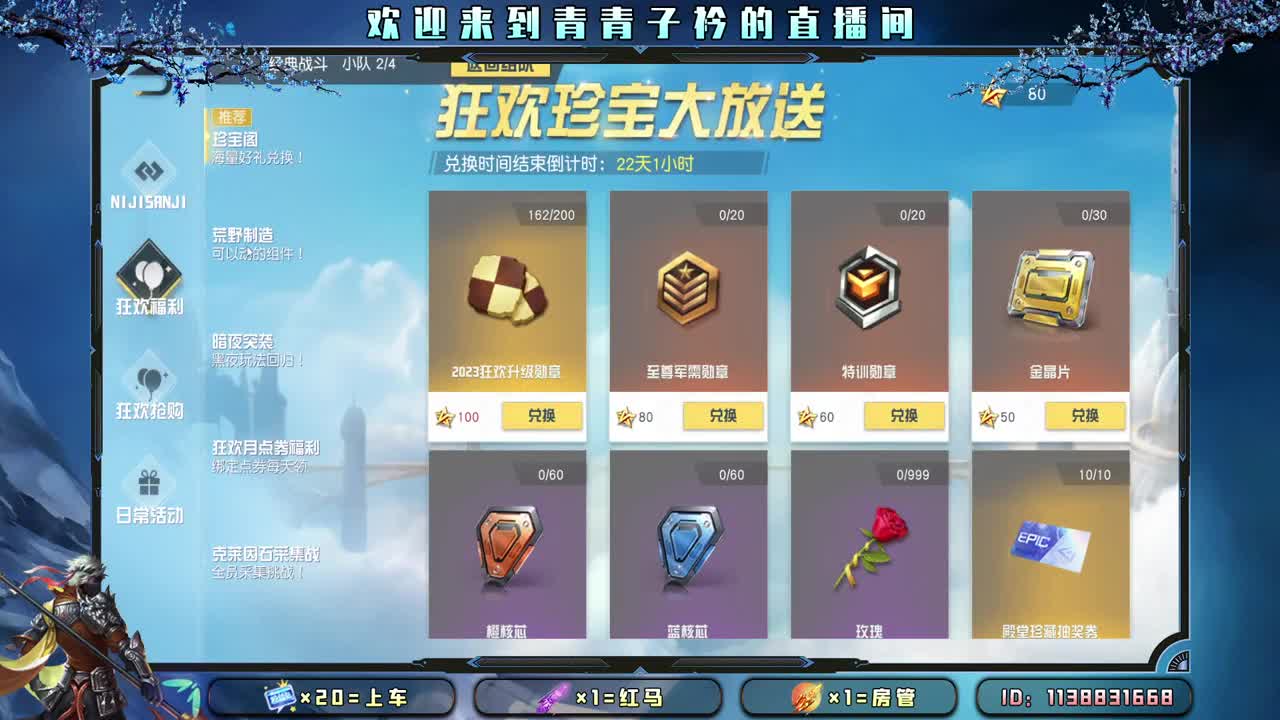This screenshot has width=1280, height=720.
Task: Open the 珍宝阁 section in the menu
Action: click(233, 140)
